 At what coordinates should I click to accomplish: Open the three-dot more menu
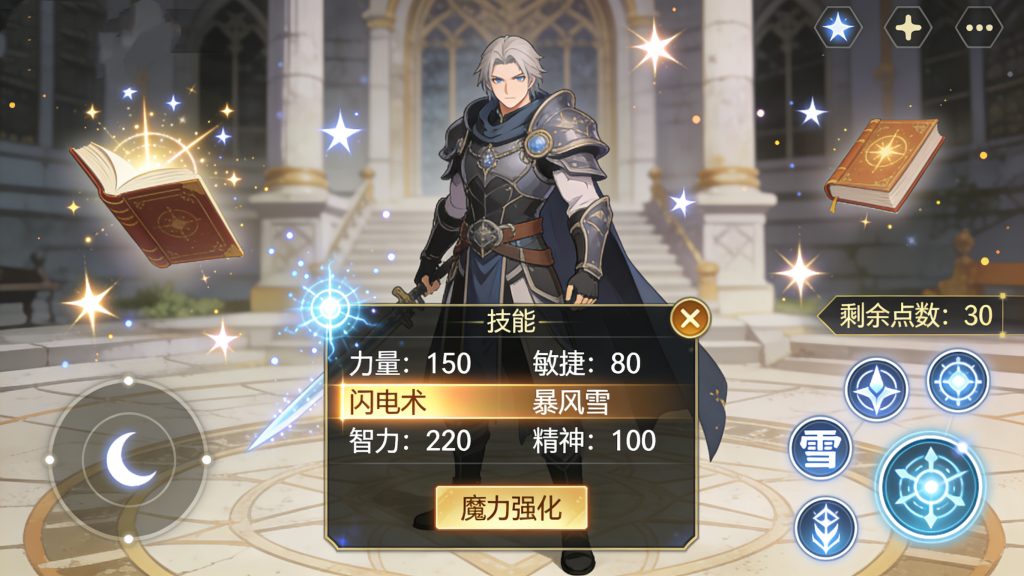point(978,27)
